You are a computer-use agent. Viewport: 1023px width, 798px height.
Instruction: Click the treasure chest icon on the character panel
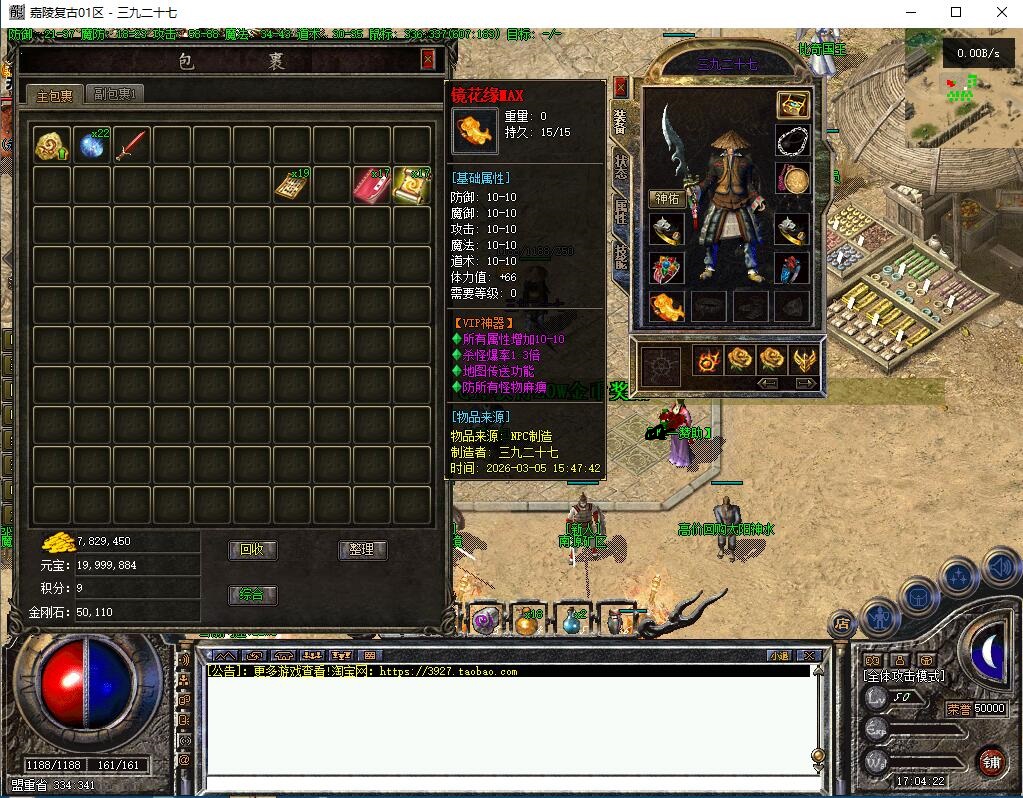792,104
